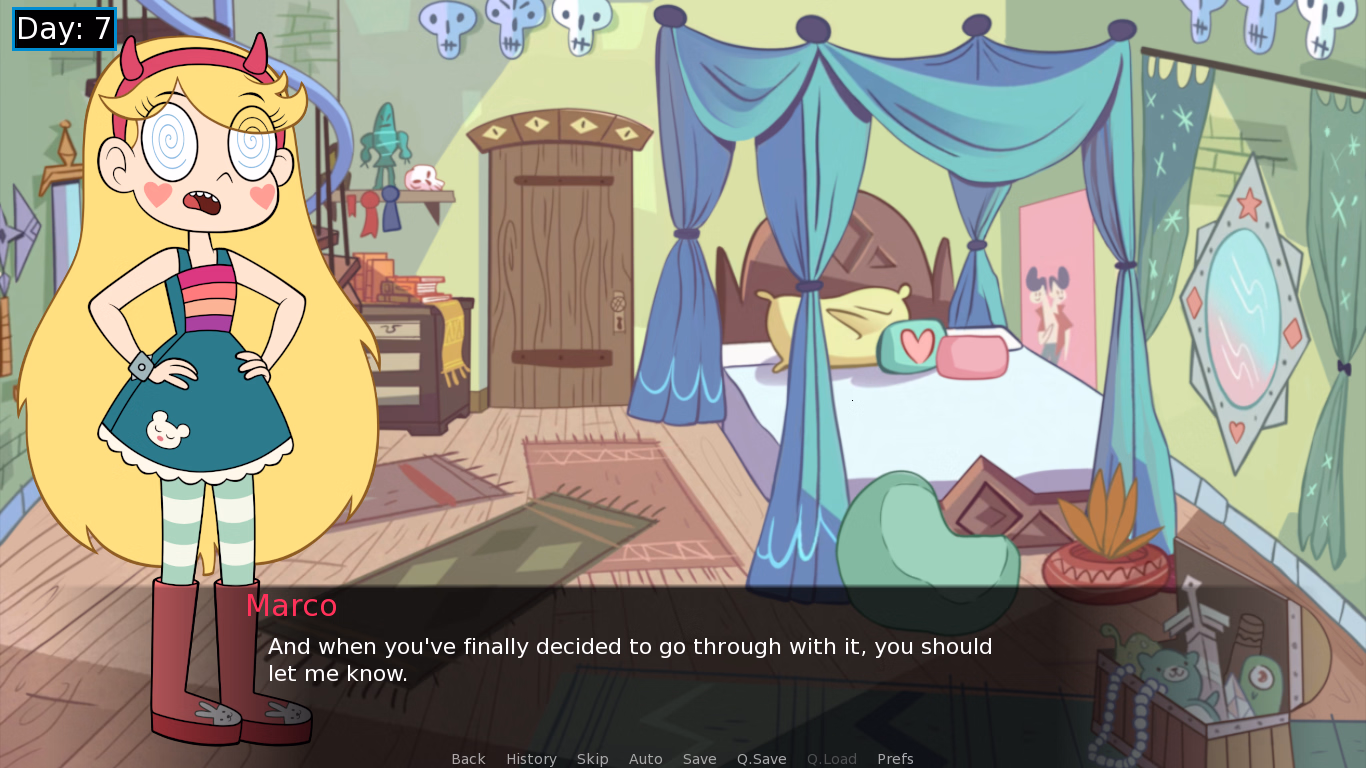Screen dimensions: 1366x768
Task: Perform a Q.Save quick save
Action: [x=761, y=758]
